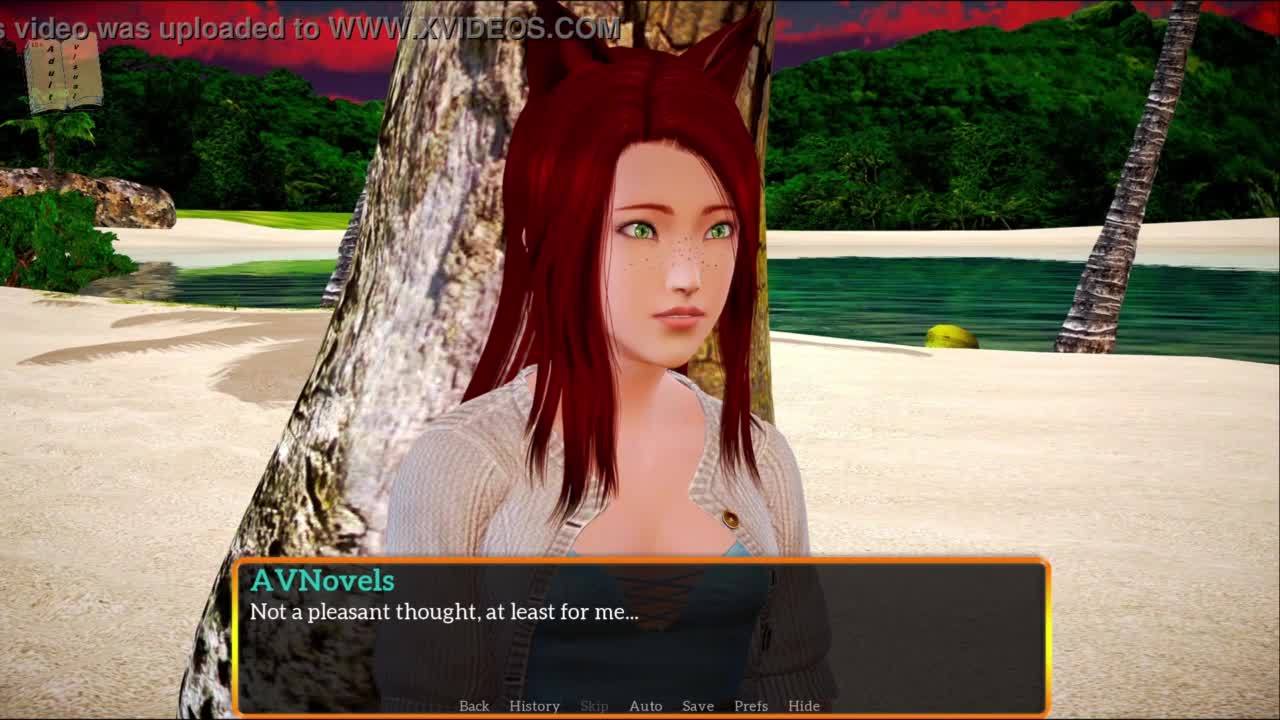The image size is (1280, 720).
Task: Go Back to the previous dialogue line
Action: point(474,706)
